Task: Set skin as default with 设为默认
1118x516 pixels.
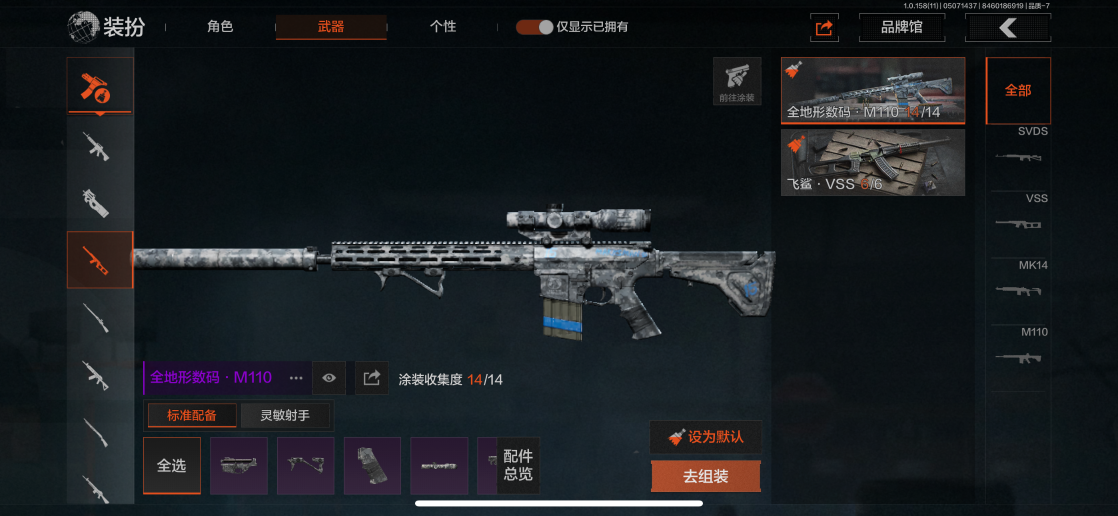Action: coord(705,437)
